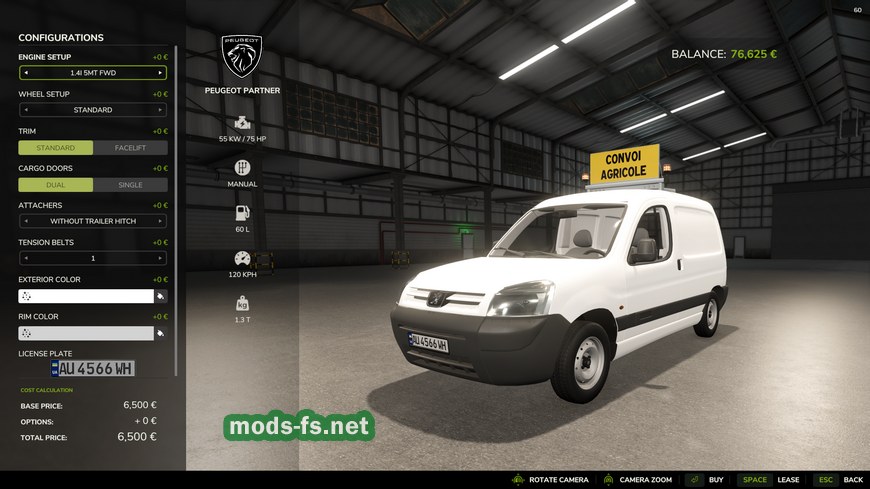Select Dual cargo doors
870x489 pixels.
pyautogui.click(x=56, y=185)
